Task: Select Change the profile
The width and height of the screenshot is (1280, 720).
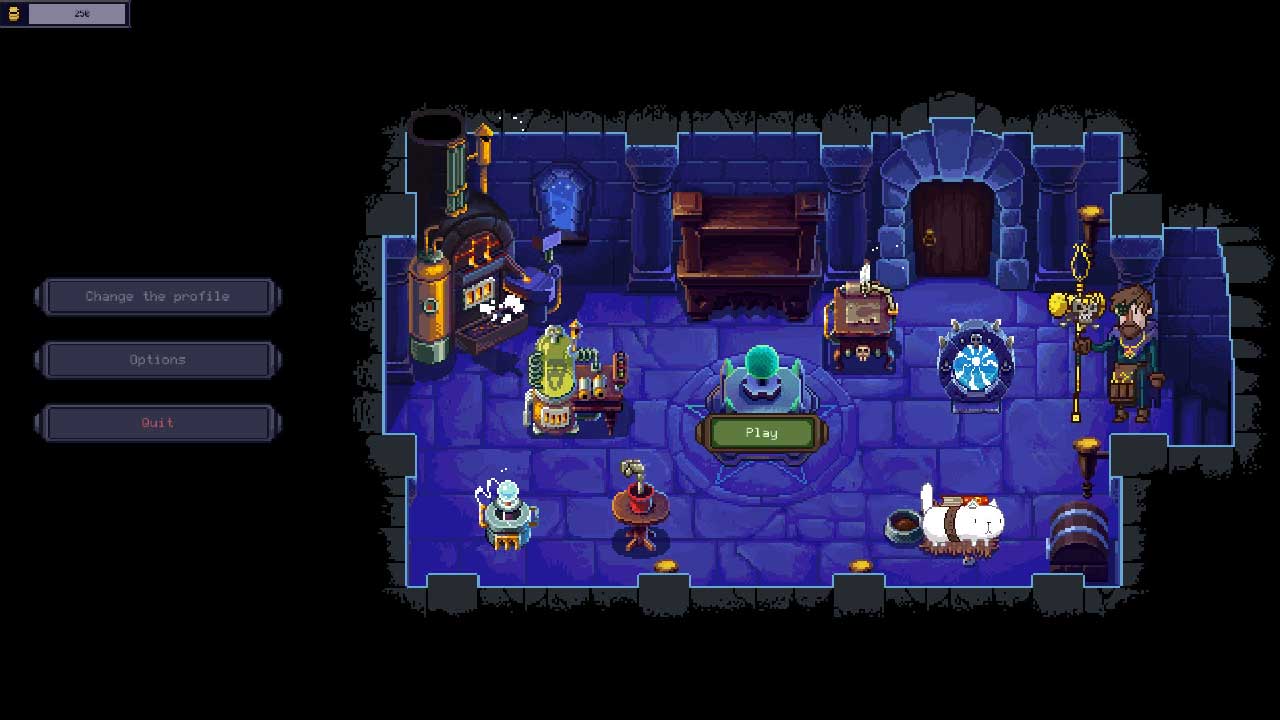Action: pos(157,296)
